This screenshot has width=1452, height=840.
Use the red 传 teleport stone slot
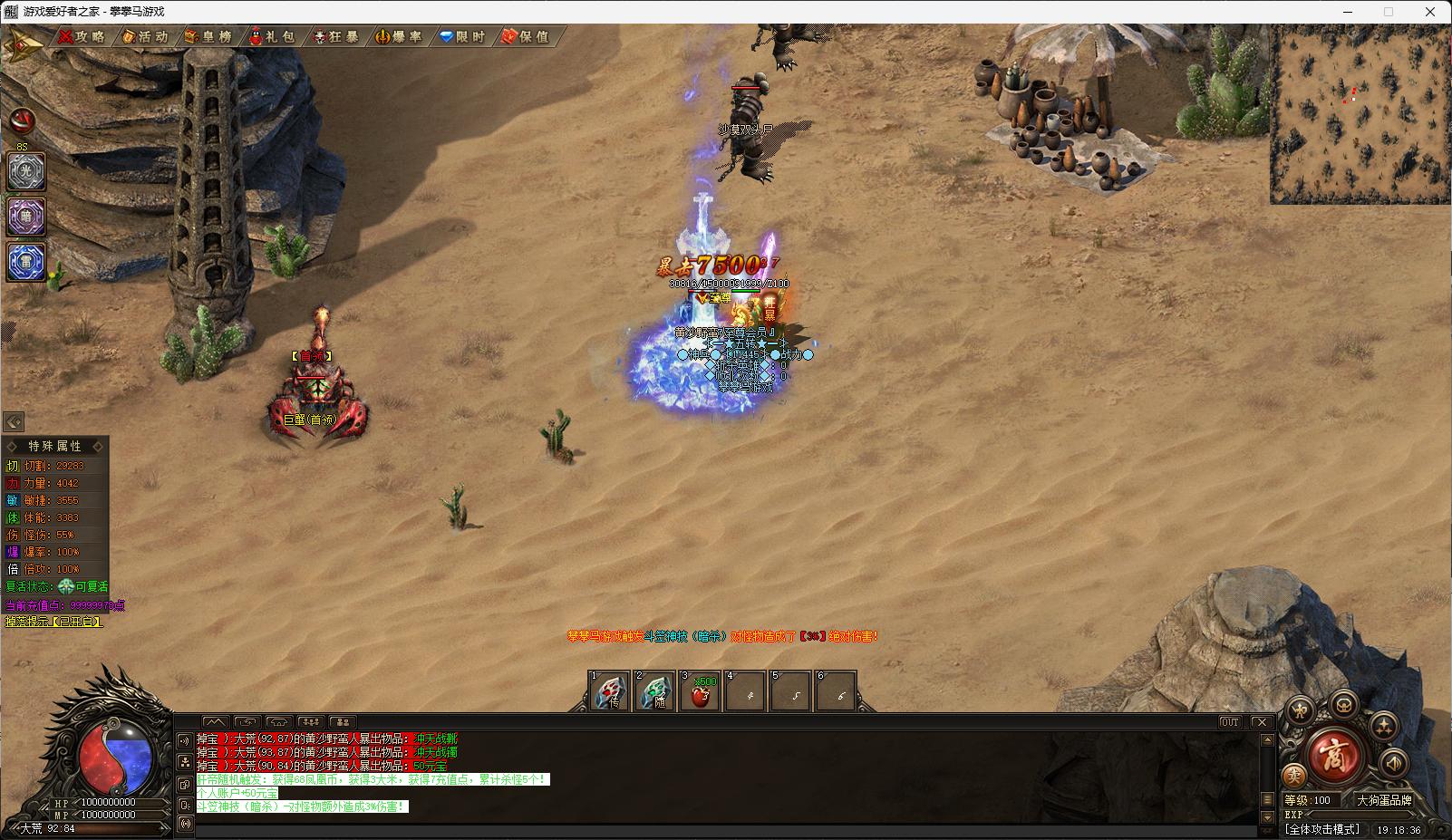[609, 692]
